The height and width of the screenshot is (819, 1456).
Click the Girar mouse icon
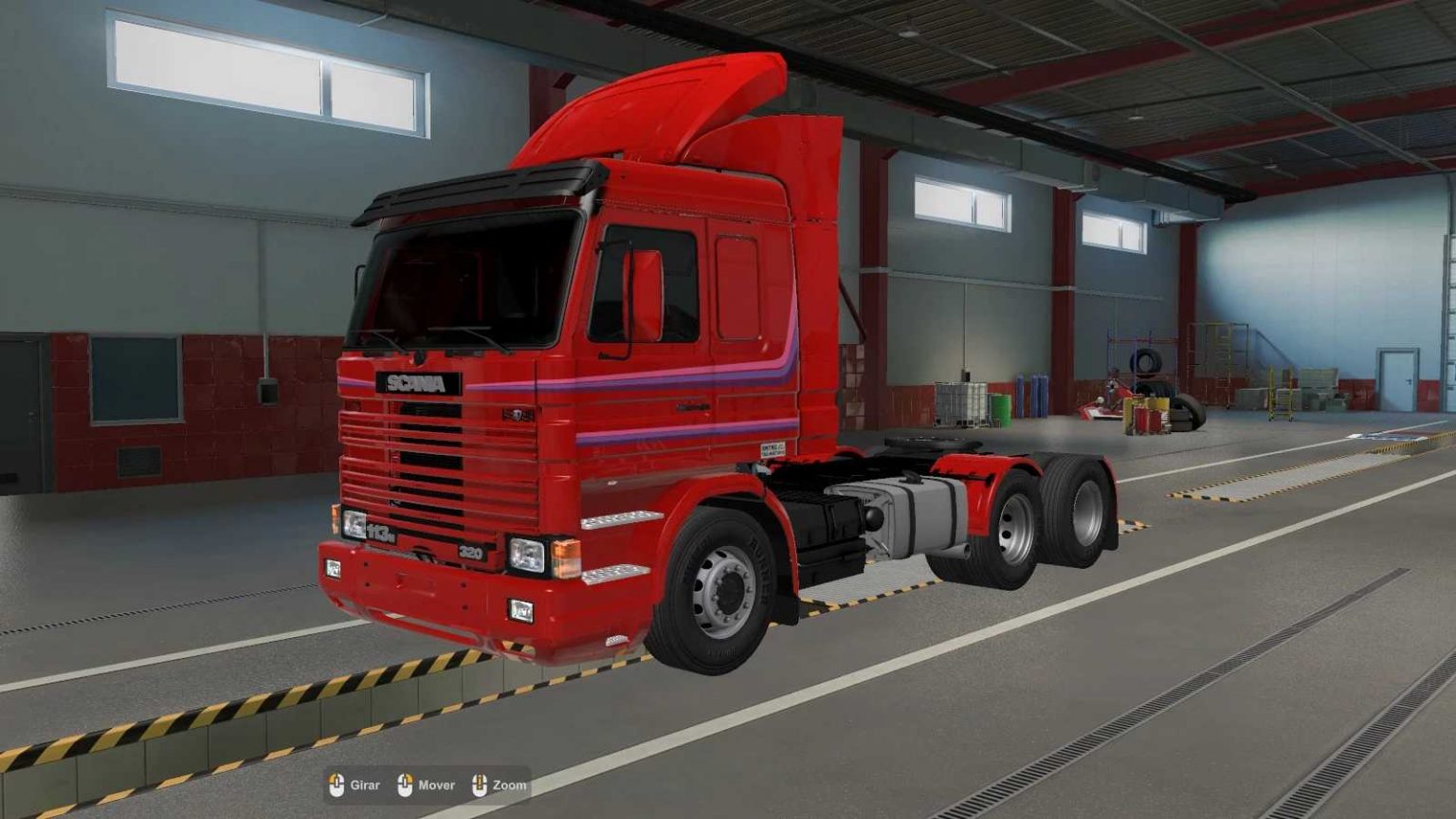[x=338, y=785]
